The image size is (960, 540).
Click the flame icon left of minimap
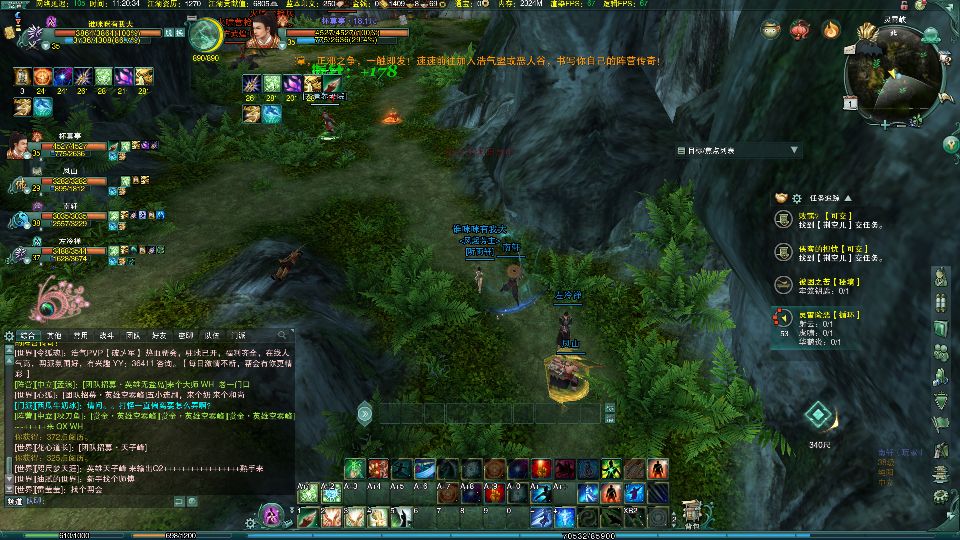click(830, 30)
